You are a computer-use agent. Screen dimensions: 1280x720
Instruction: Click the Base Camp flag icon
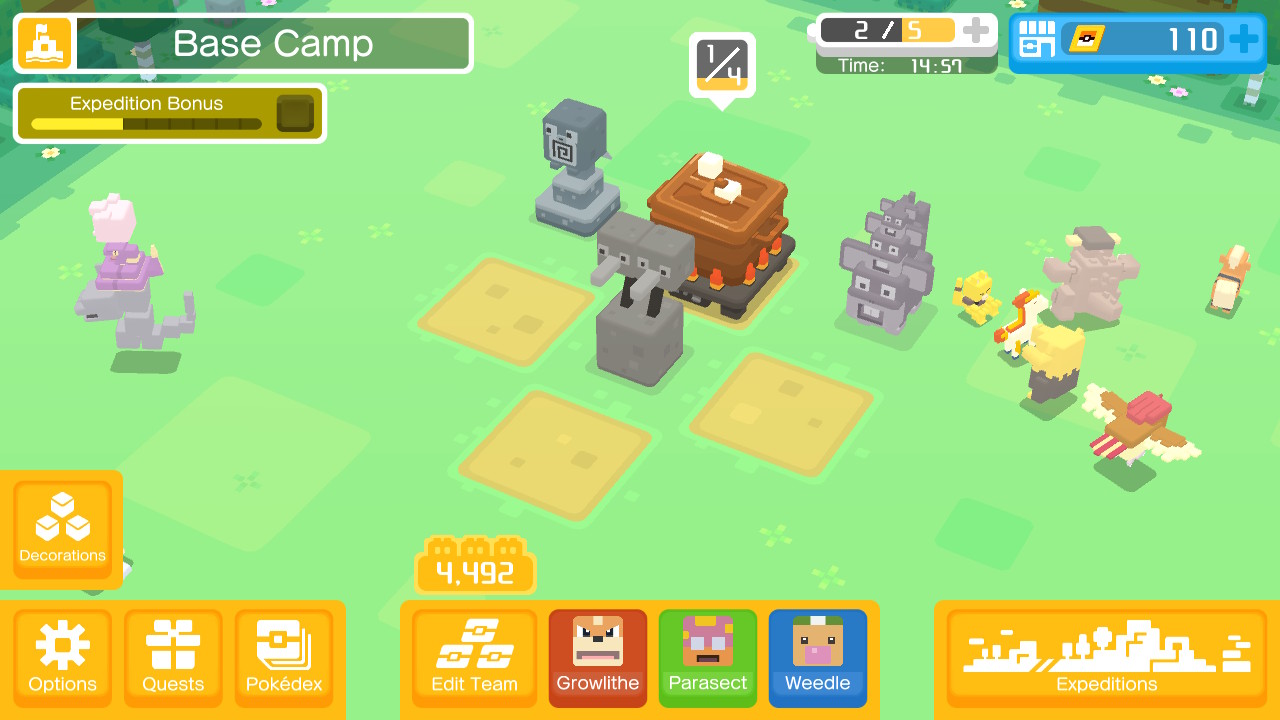pyautogui.click(x=43, y=43)
